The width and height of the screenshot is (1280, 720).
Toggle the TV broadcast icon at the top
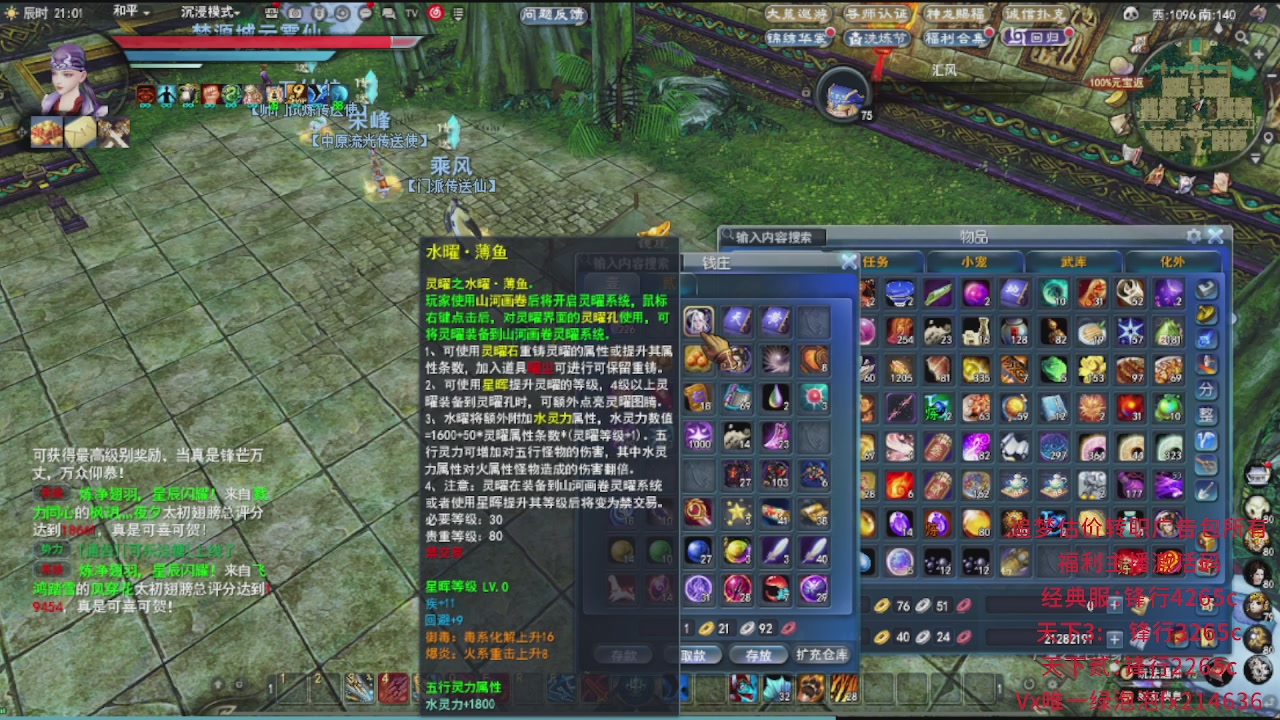410,14
